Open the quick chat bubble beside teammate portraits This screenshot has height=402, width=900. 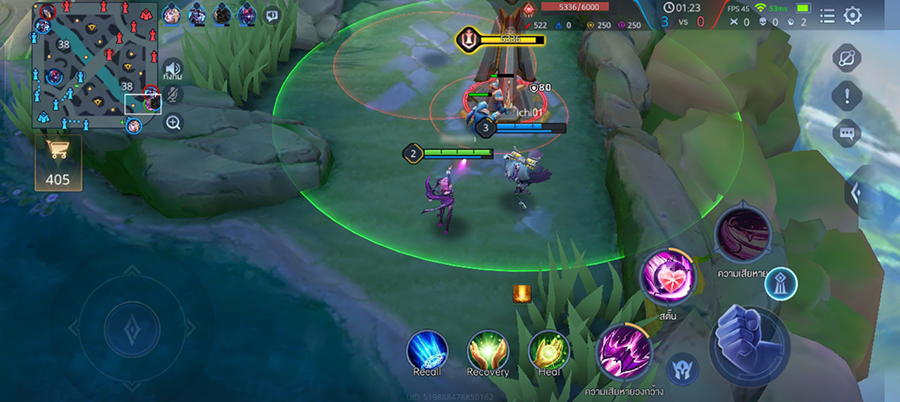272,15
